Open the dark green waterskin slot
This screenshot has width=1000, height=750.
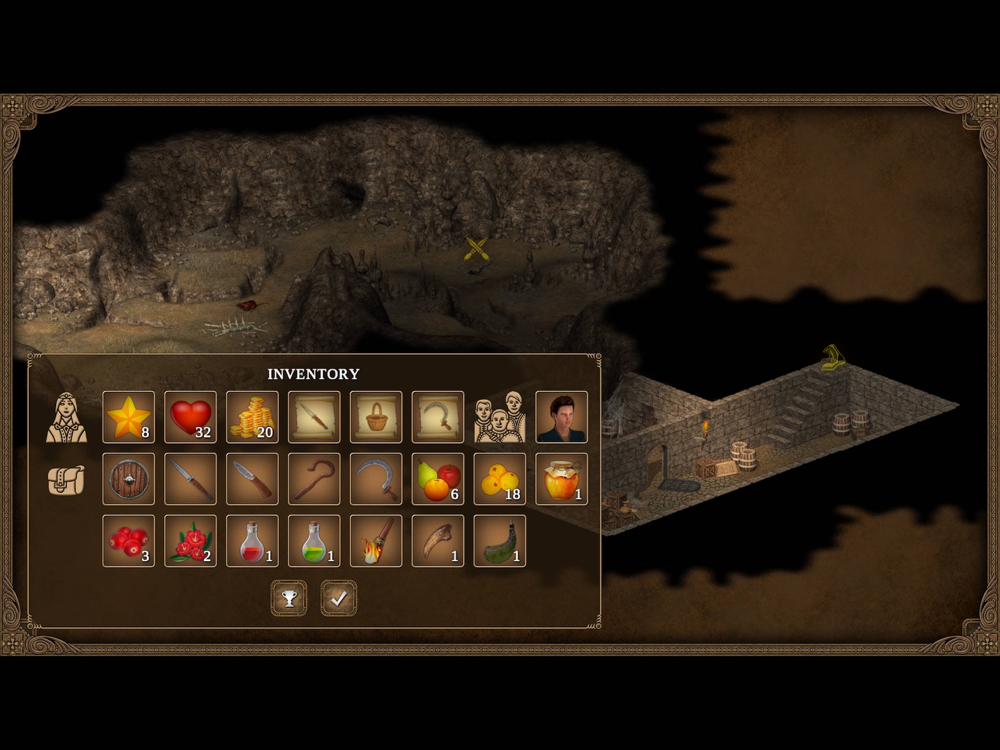500,541
